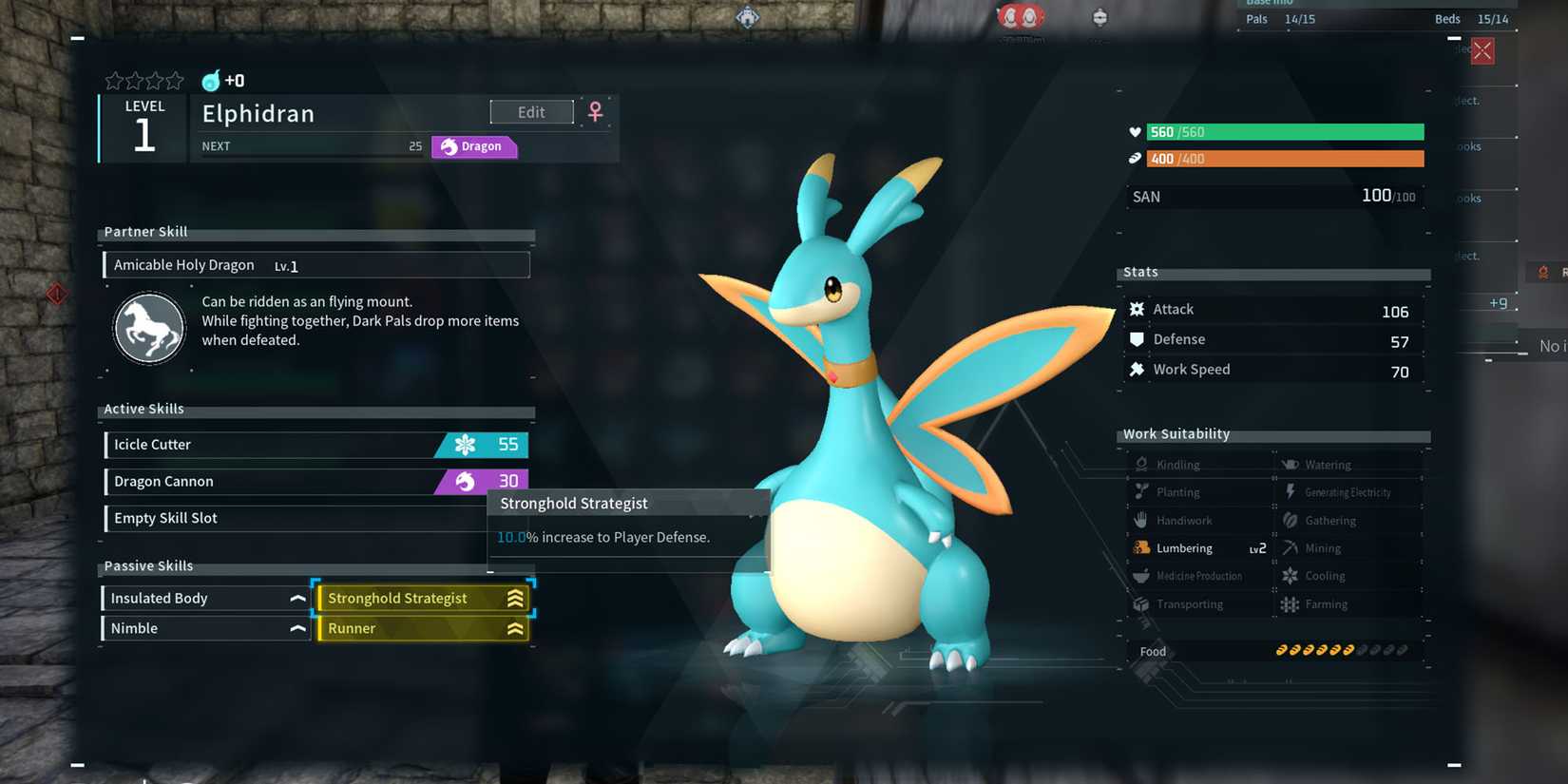Select the Kindling work suitability icon
Image resolution: width=1568 pixels, height=784 pixels.
coord(1143,464)
